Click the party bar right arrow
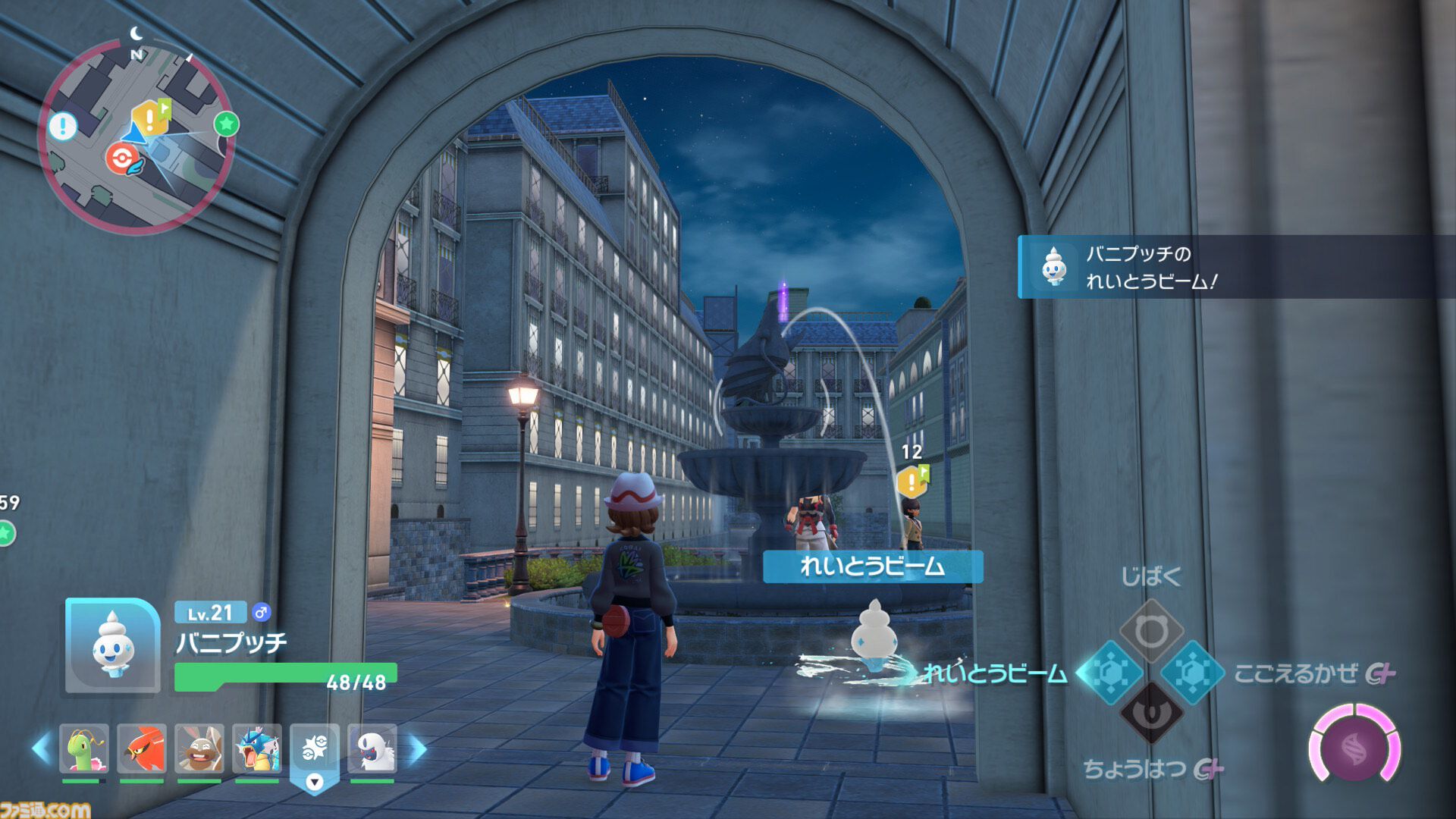 418,749
